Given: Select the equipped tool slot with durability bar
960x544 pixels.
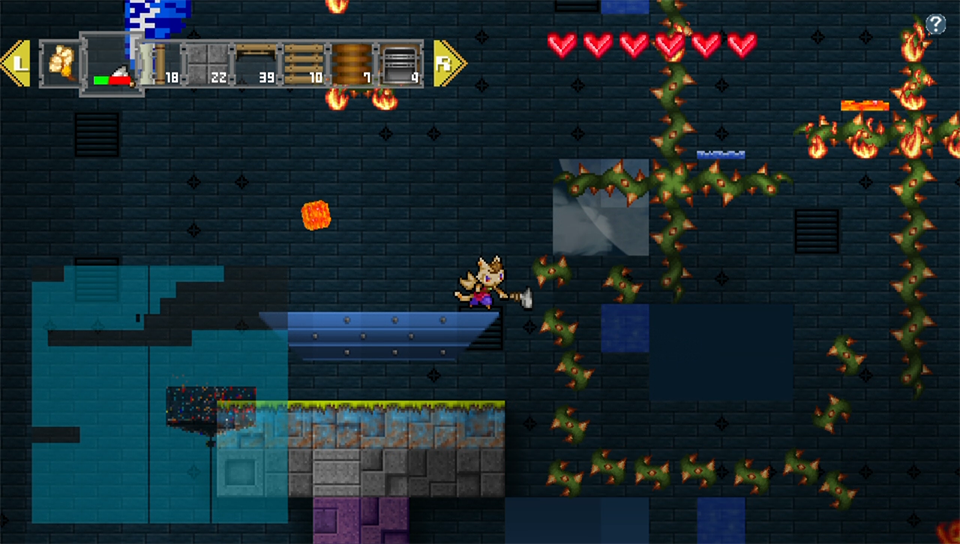Looking at the screenshot, I should point(110,64).
